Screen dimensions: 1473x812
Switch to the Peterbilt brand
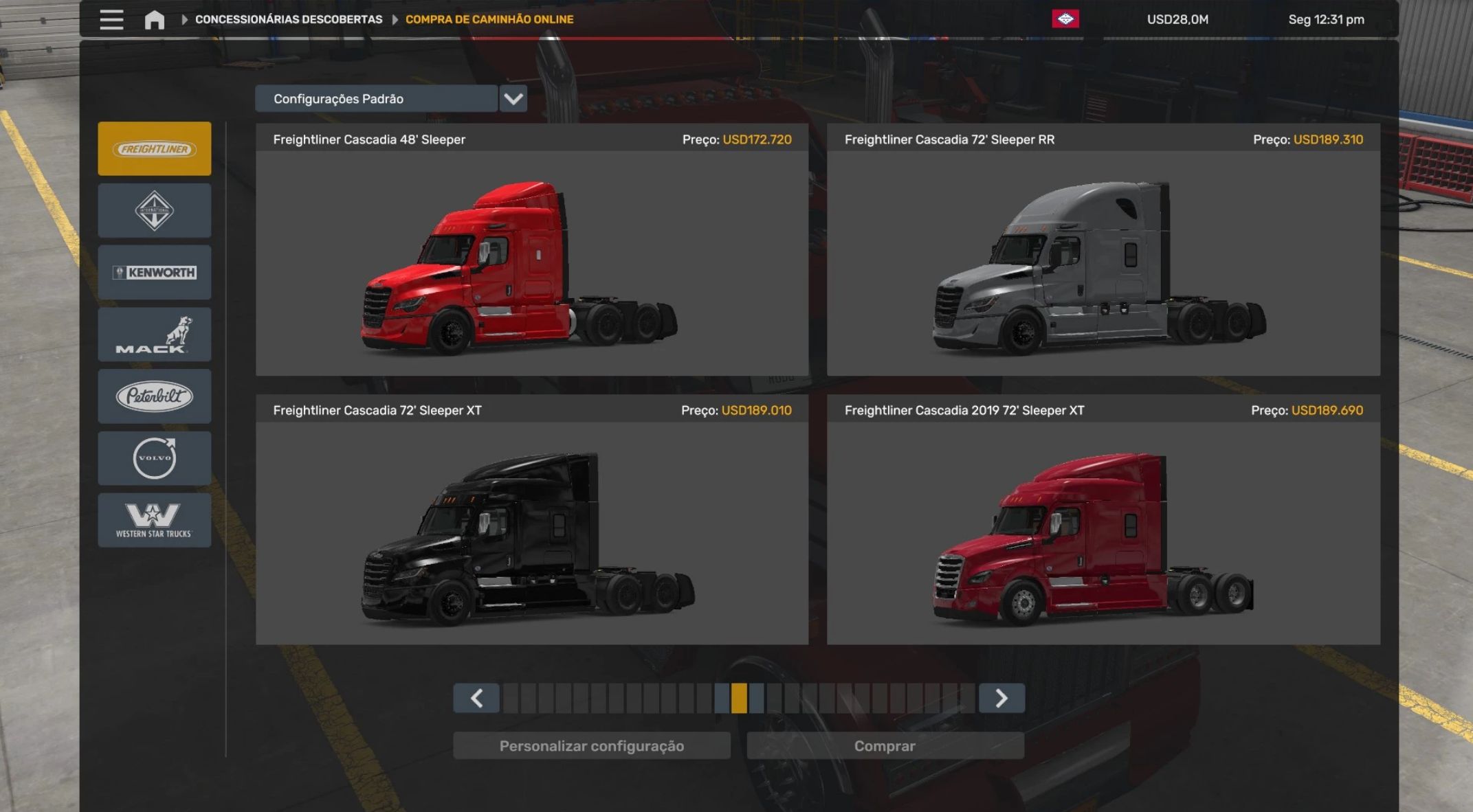(155, 396)
